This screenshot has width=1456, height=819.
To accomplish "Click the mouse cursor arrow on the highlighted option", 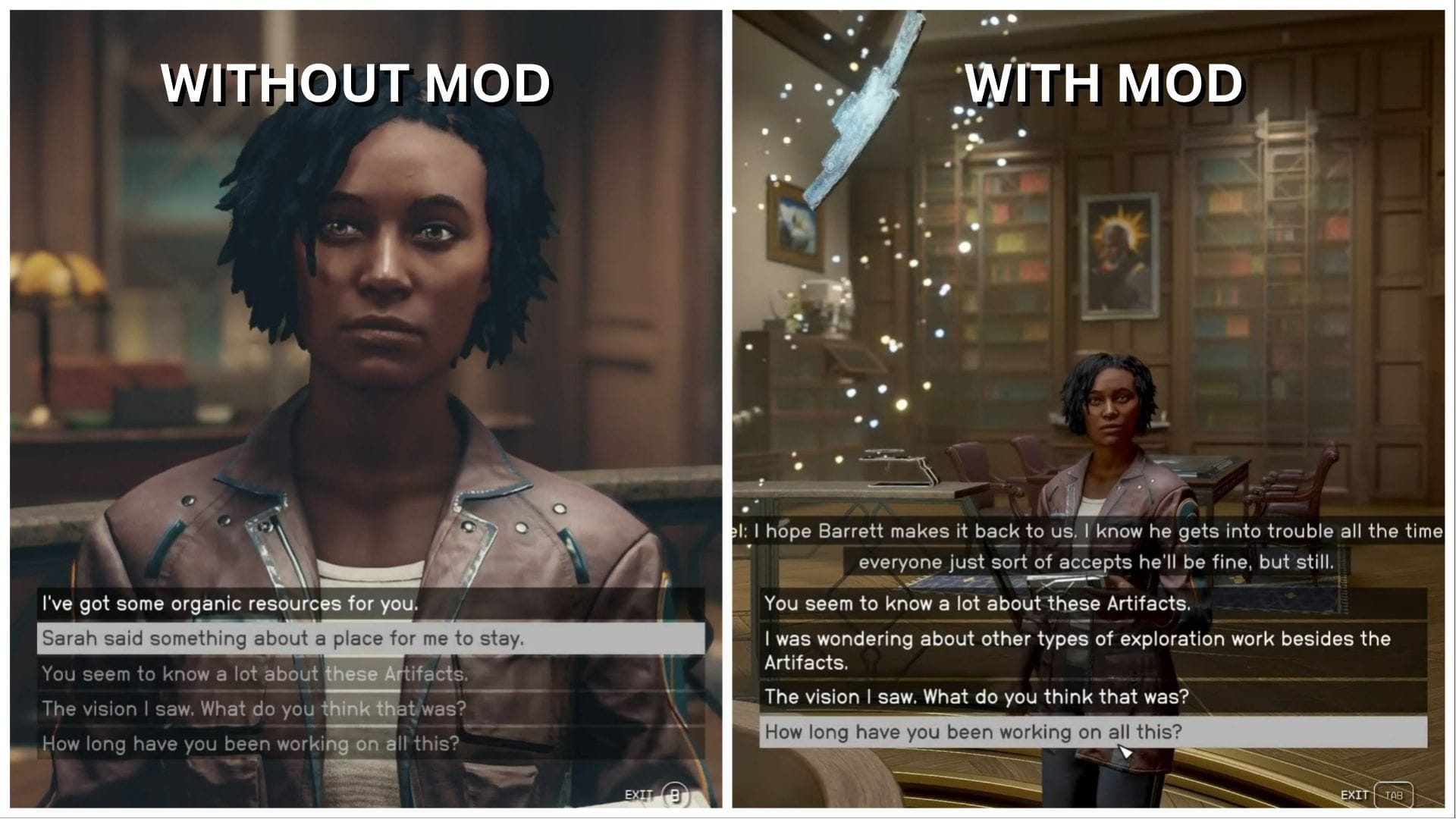I will [x=1125, y=751].
